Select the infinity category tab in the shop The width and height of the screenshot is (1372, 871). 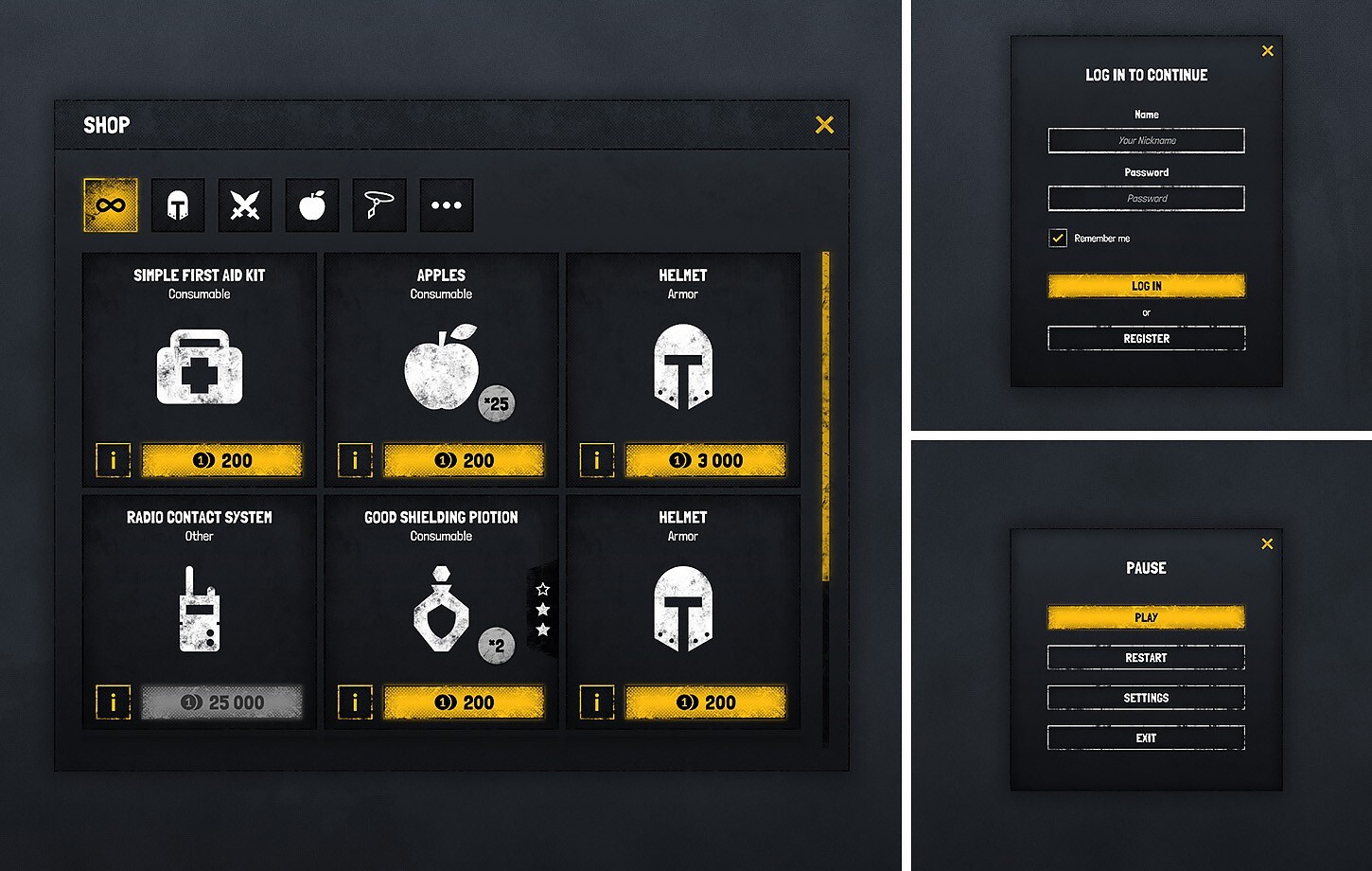tap(111, 204)
